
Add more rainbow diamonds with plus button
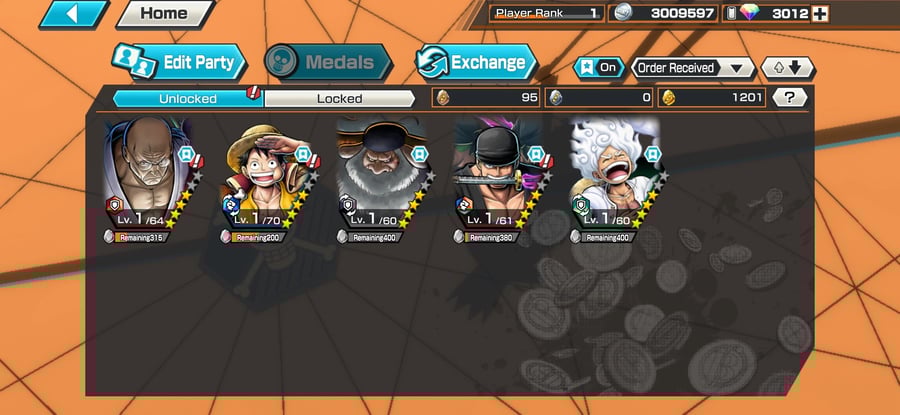click(x=821, y=14)
